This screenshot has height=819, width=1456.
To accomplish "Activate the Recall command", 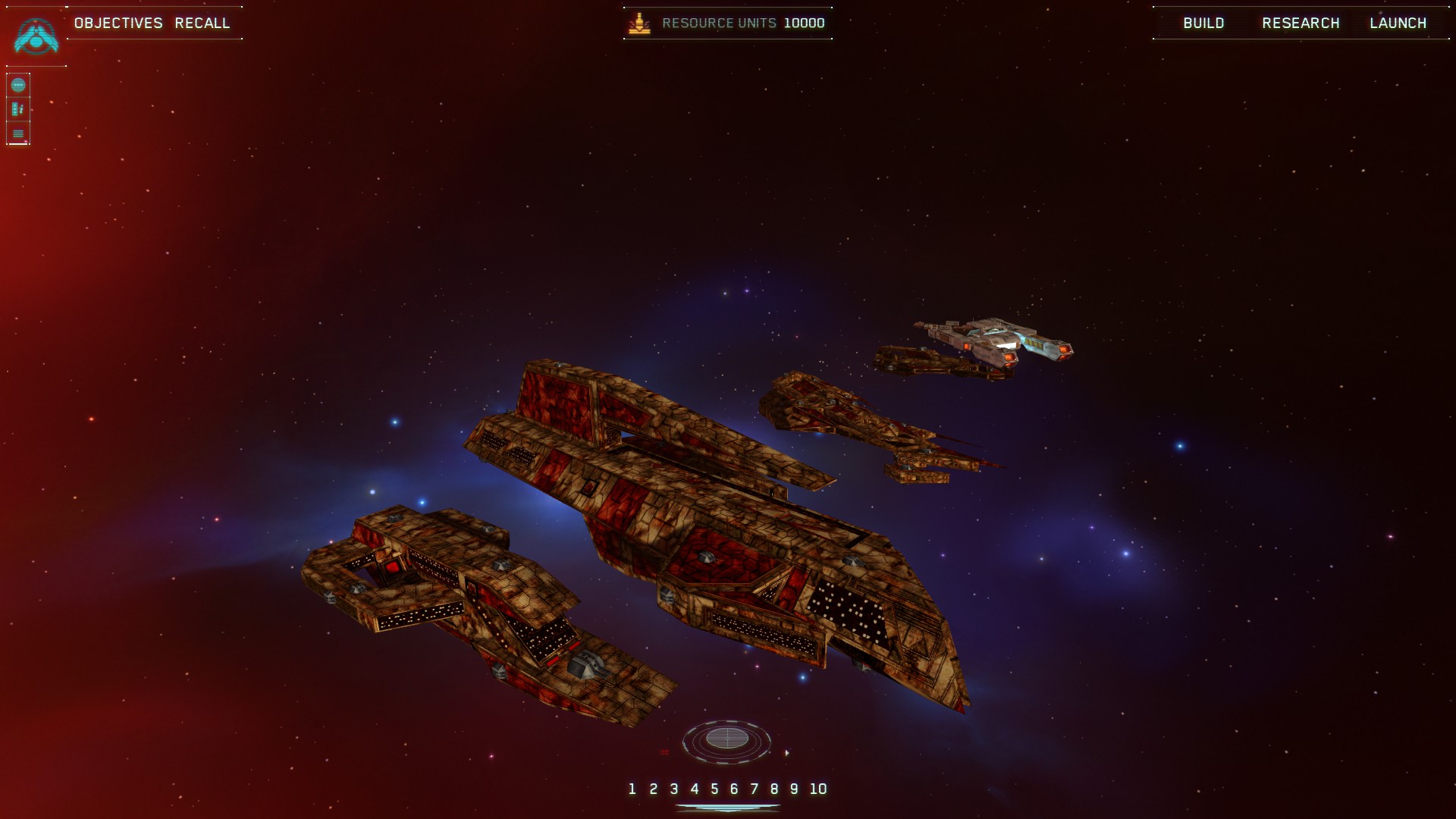I will coord(202,23).
